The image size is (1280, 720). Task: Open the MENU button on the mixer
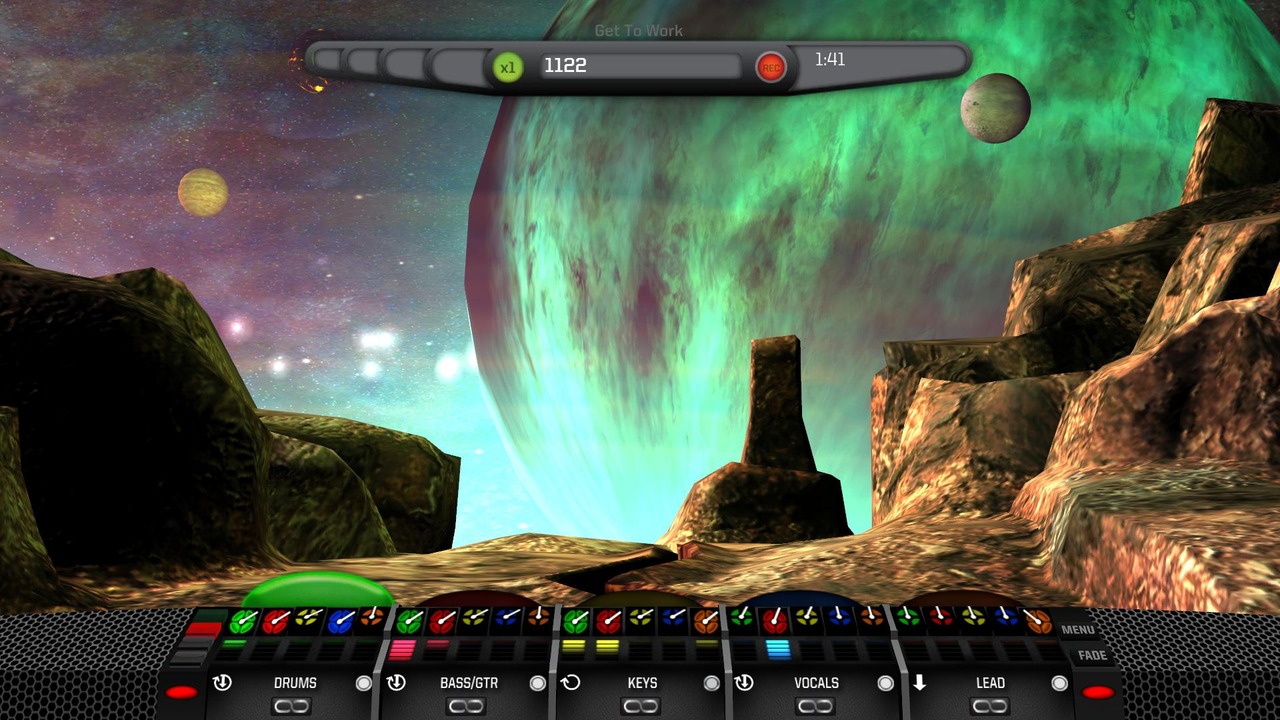pyautogui.click(x=1078, y=630)
